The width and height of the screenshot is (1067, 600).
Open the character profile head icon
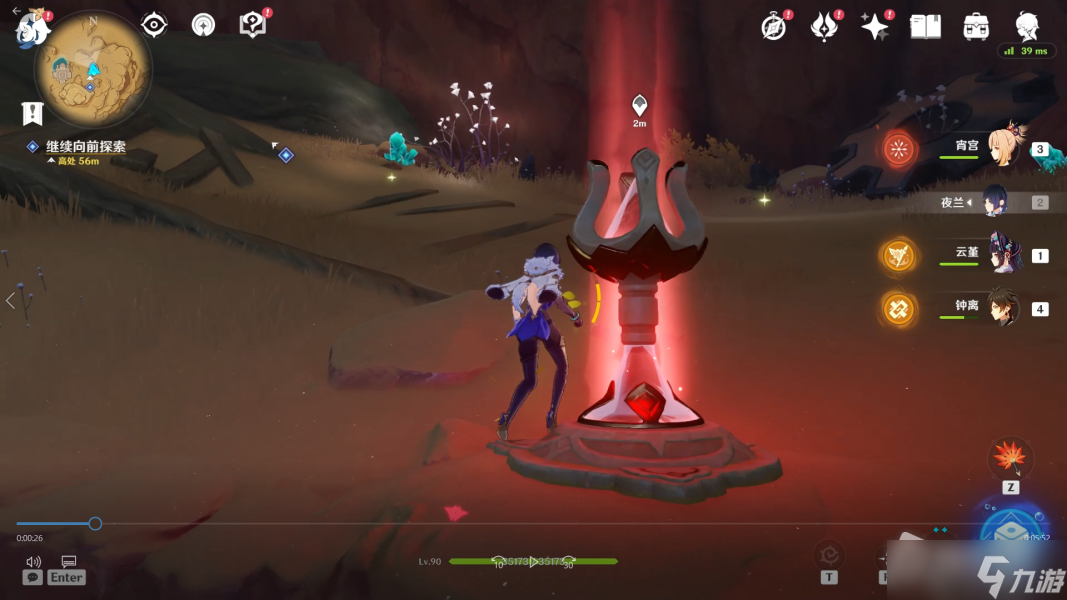pos(1027,26)
